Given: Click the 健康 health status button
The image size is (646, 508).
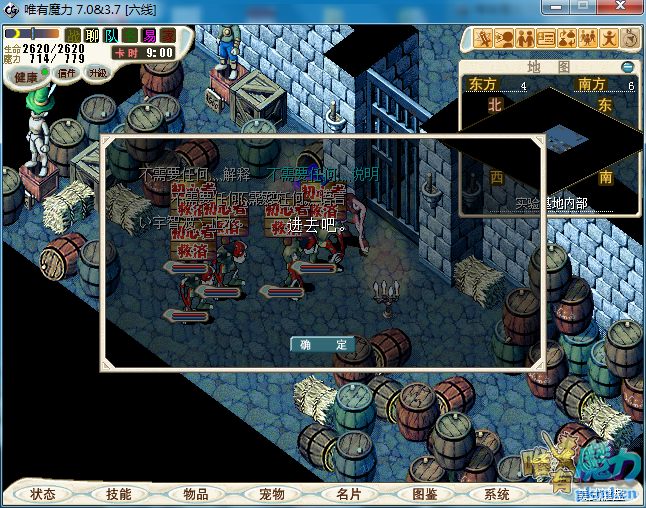Looking at the screenshot, I should [27, 77].
